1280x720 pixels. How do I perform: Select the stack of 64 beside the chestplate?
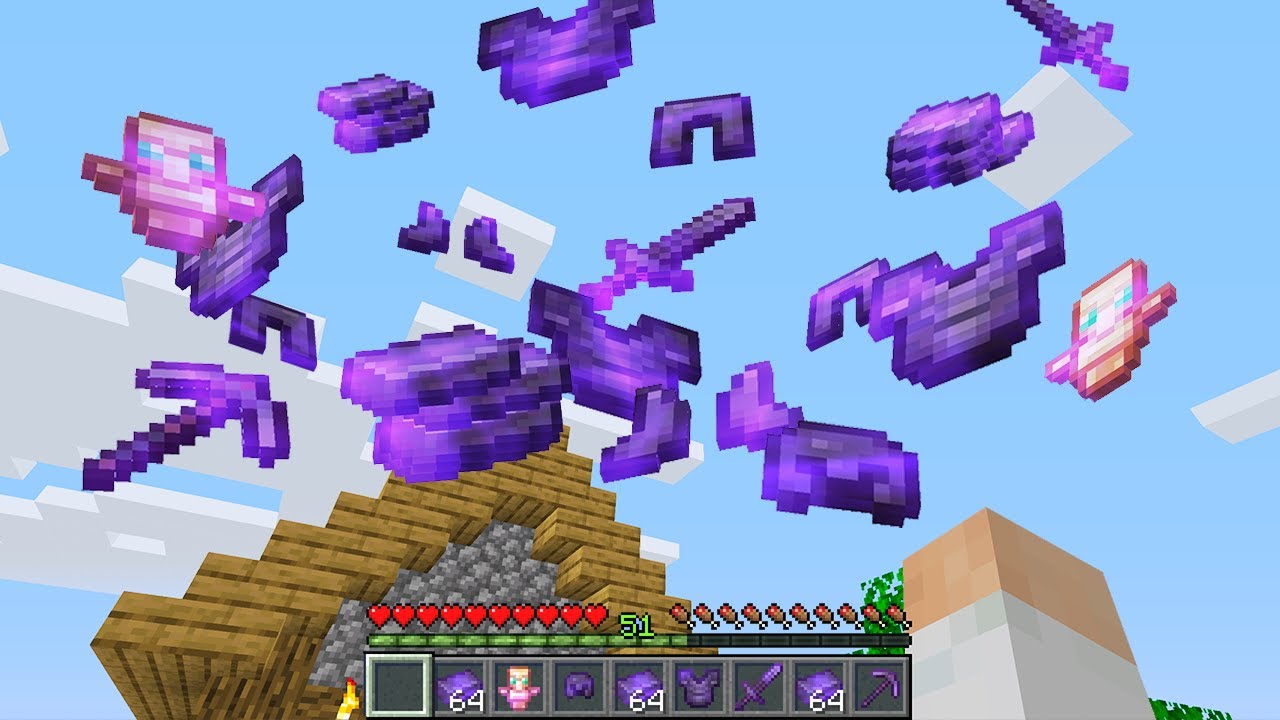(642, 685)
